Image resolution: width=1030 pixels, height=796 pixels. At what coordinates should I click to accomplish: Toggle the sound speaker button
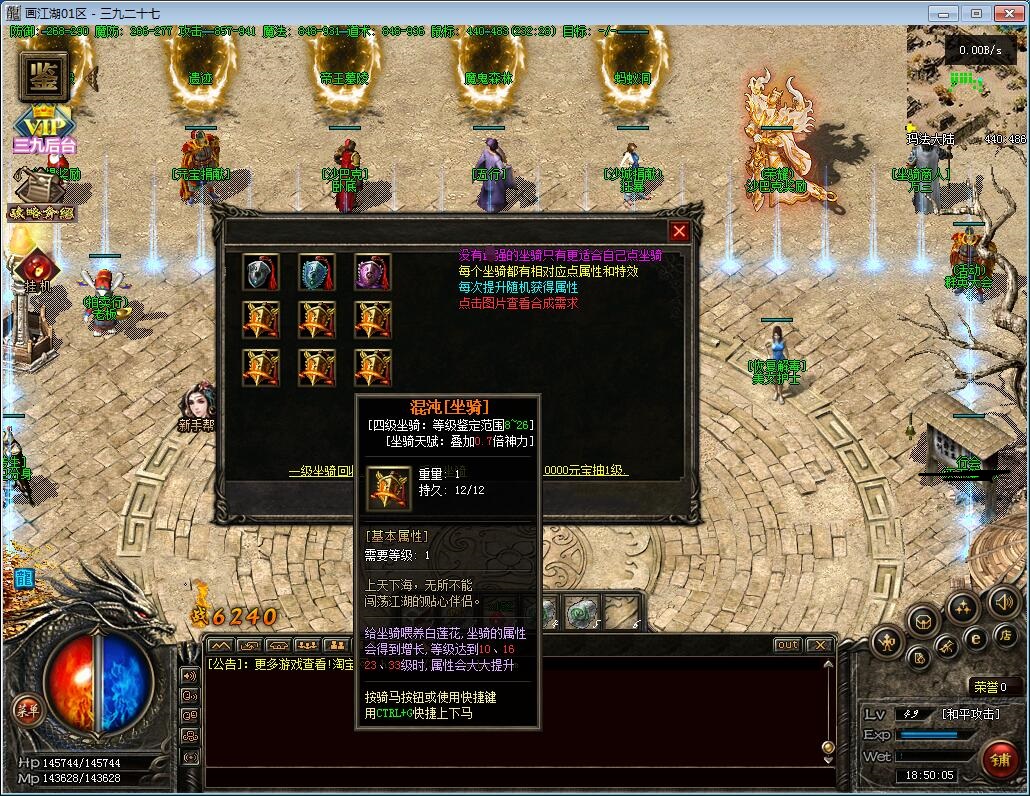tap(1003, 602)
